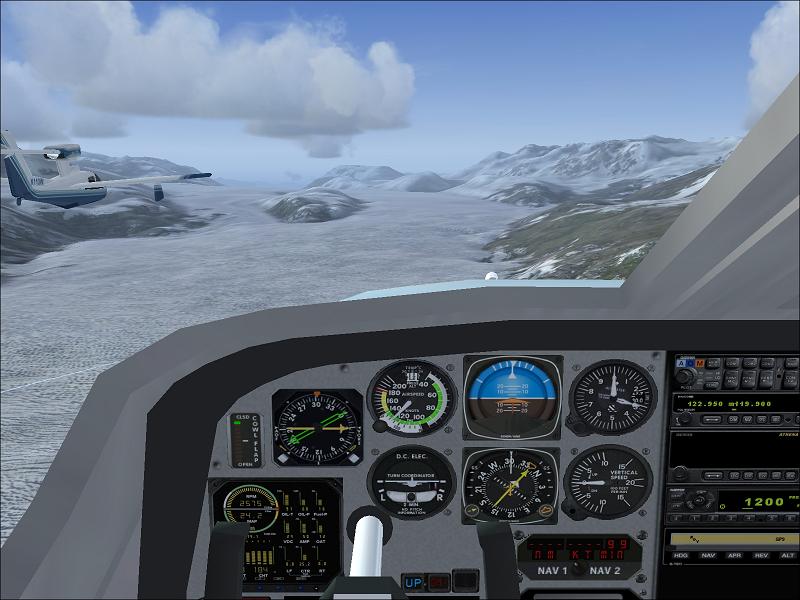Image resolution: width=800 pixels, height=600 pixels.
Task: Engage the HDG autopilot mode button
Action: coord(681,554)
